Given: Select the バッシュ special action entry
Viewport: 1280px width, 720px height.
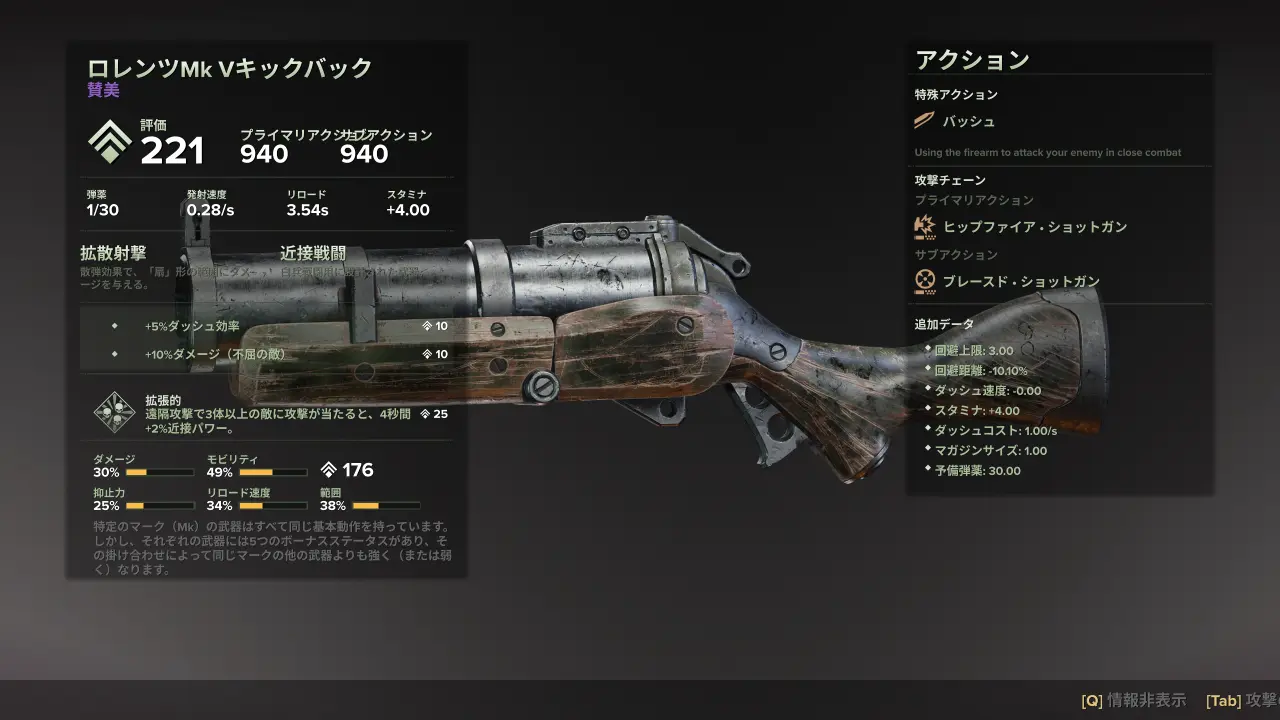Looking at the screenshot, I should 968,121.
